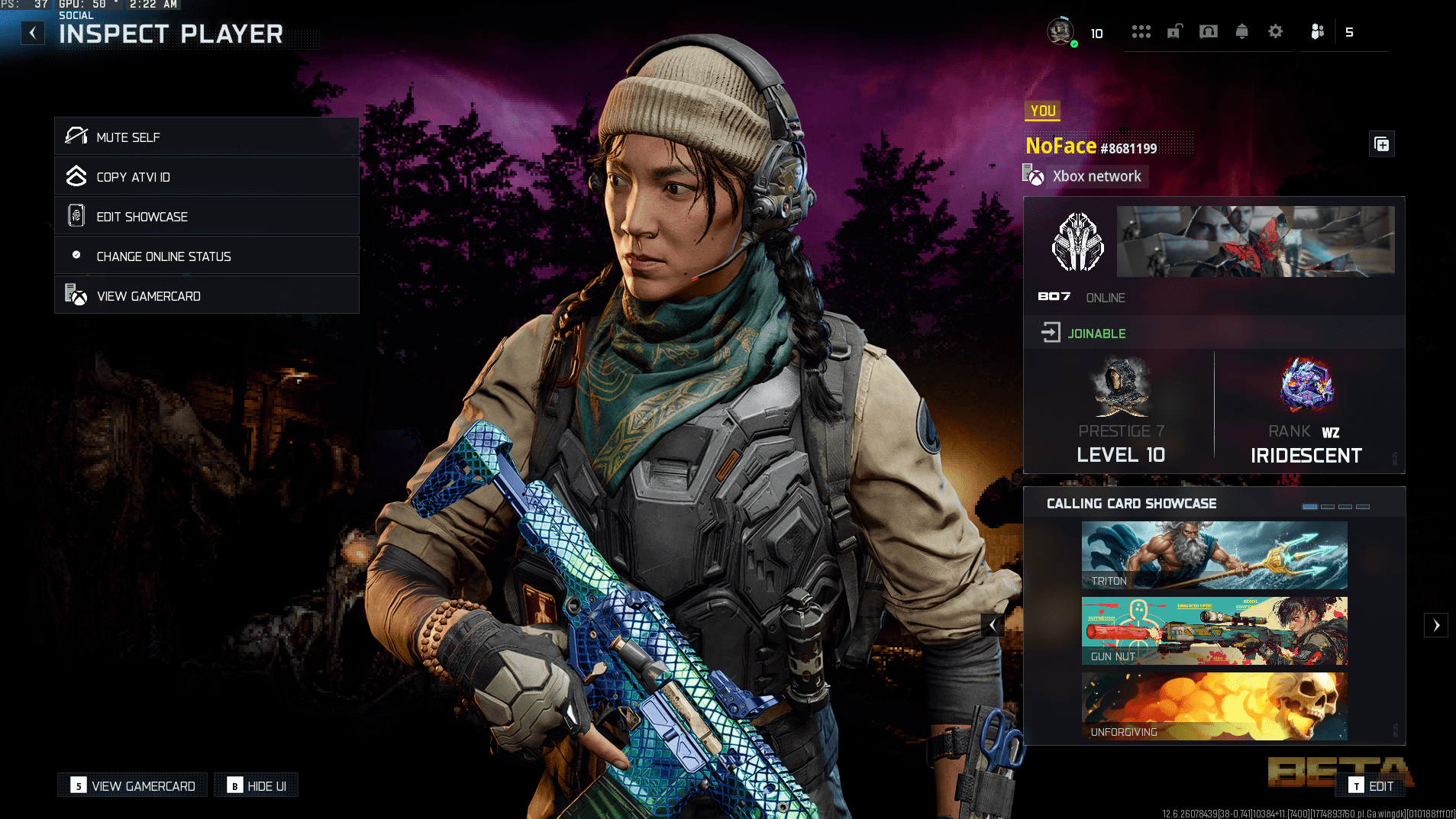Choose Change Online Status
The width and height of the screenshot is (1456, 819).
206,256
